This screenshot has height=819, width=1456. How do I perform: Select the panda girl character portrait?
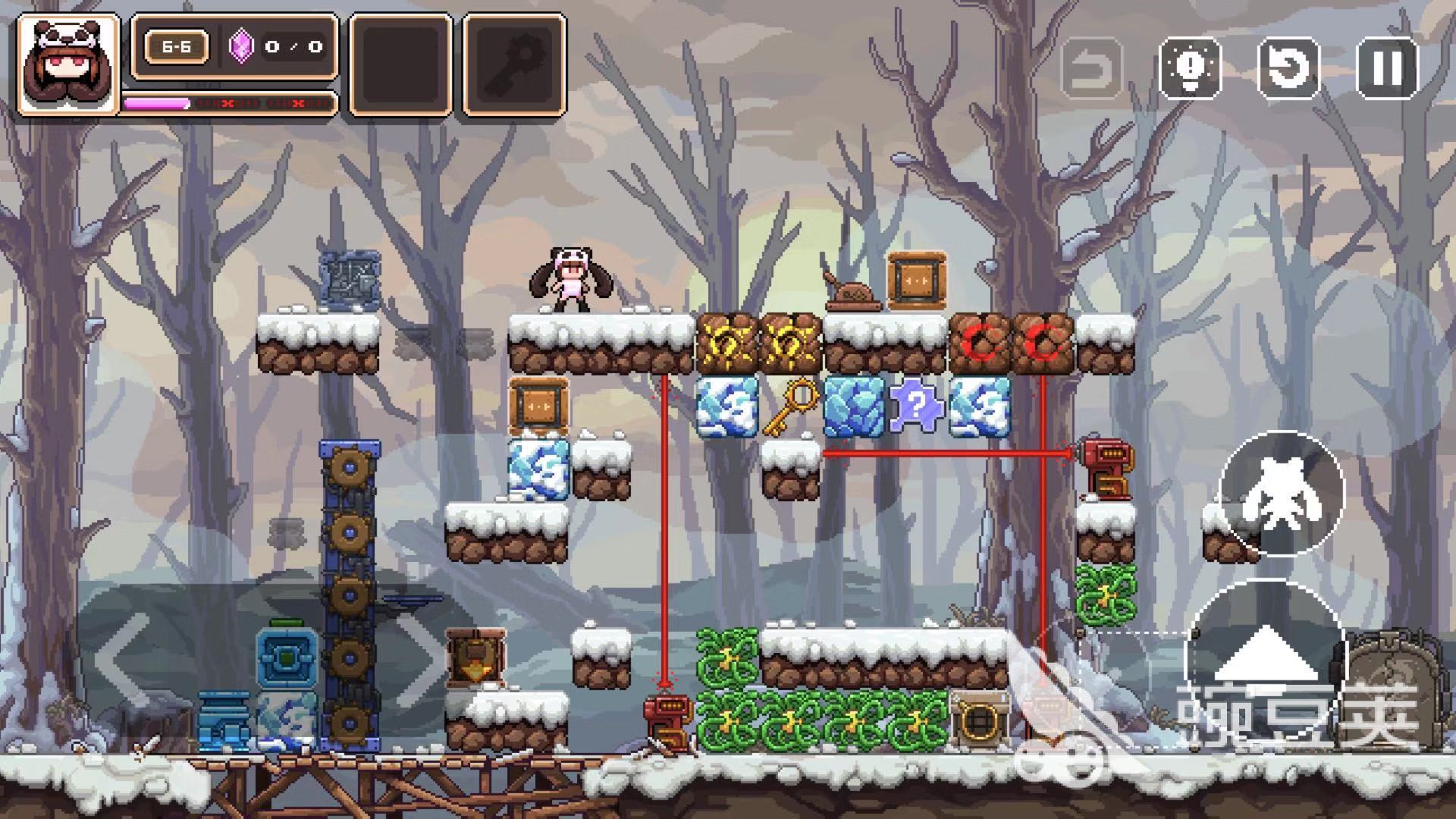coord(68,64)
